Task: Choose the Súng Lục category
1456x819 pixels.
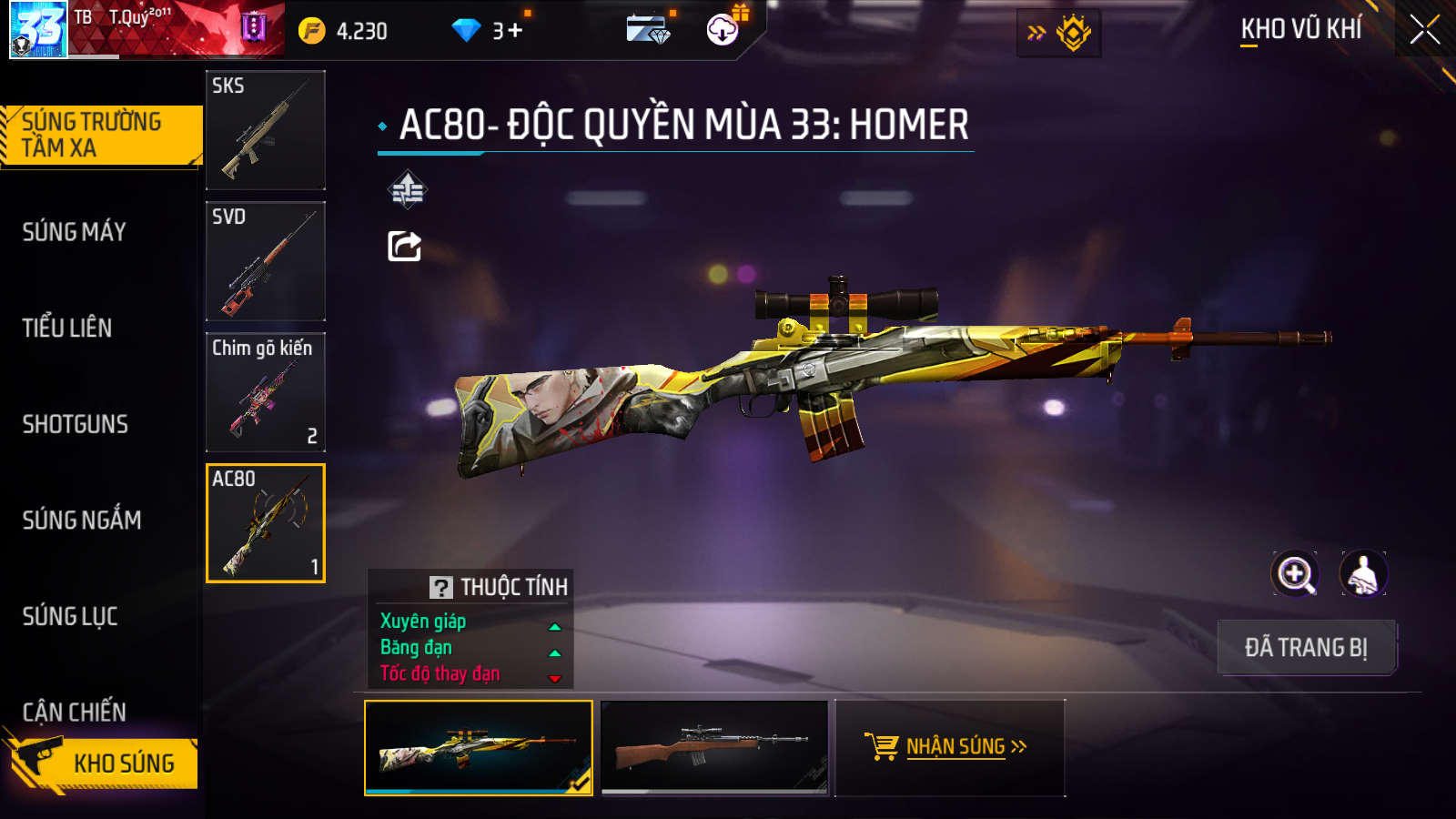Action: (70, 616)
